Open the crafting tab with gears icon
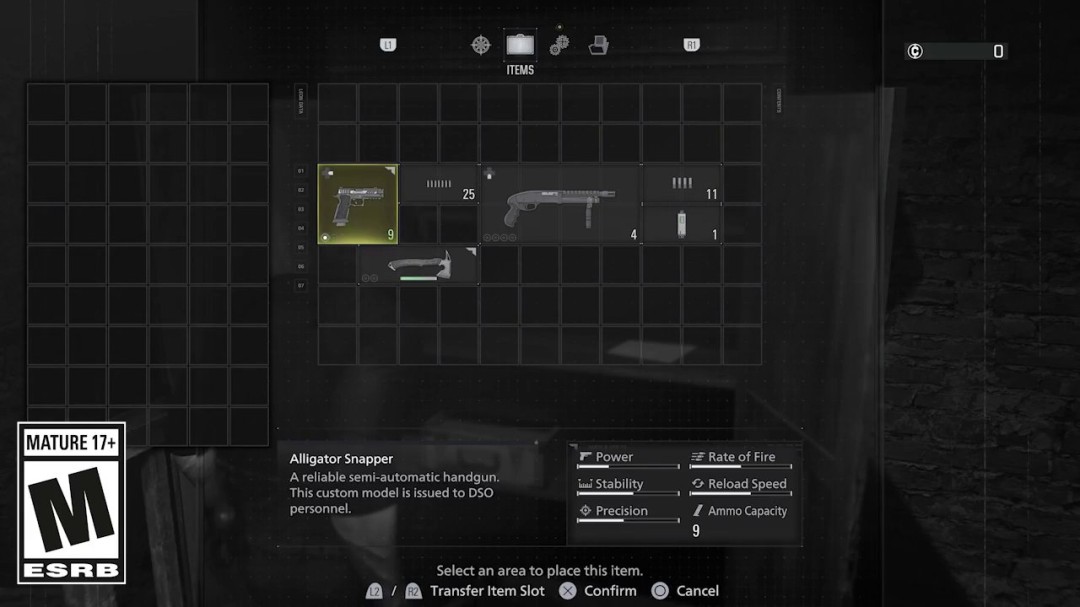The height and width of the screenshot is (607, 1080). [559, 45]
